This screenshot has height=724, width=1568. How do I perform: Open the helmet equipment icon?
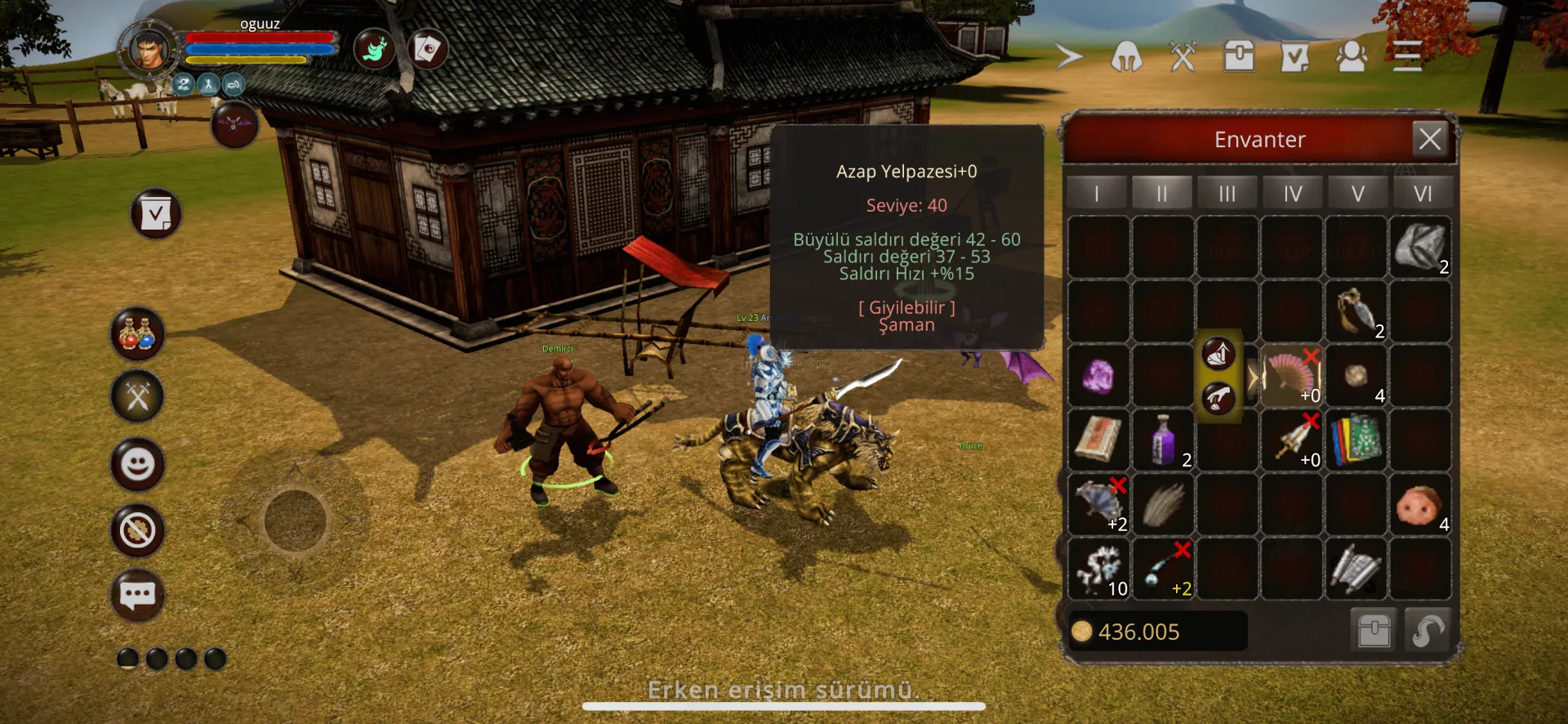(x=1125, y=56)
